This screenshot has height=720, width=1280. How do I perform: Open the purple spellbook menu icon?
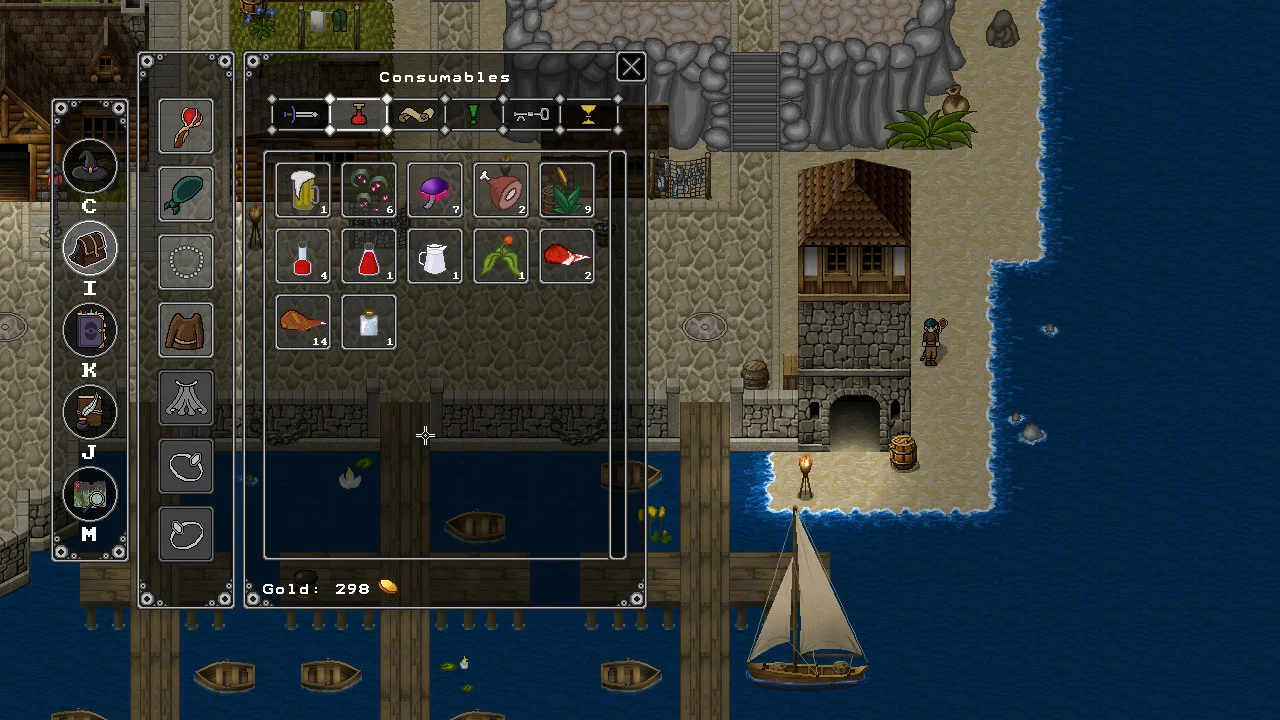tap(90, 330)
